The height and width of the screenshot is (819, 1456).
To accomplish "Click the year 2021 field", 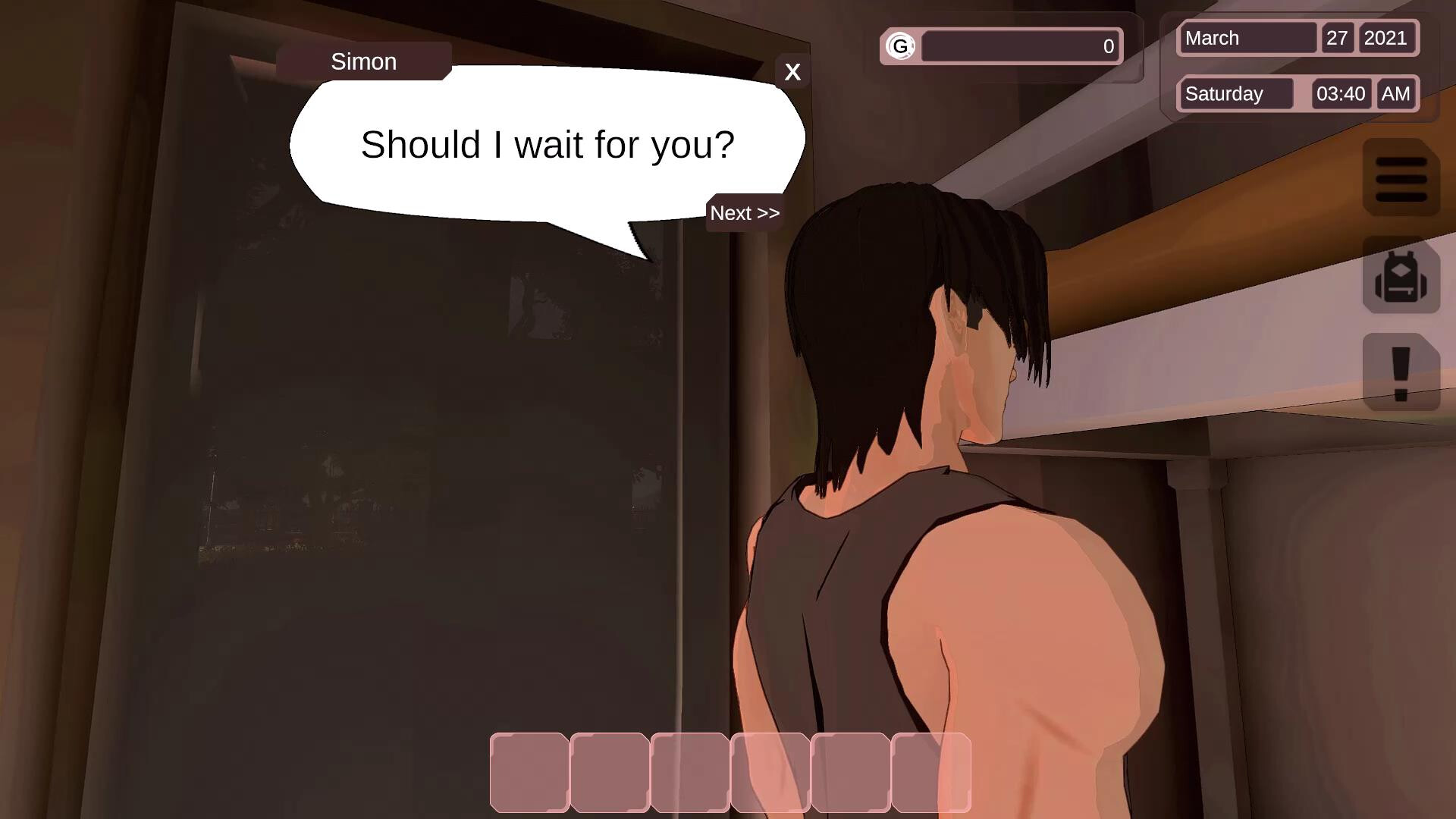I will pos(1388,38).
